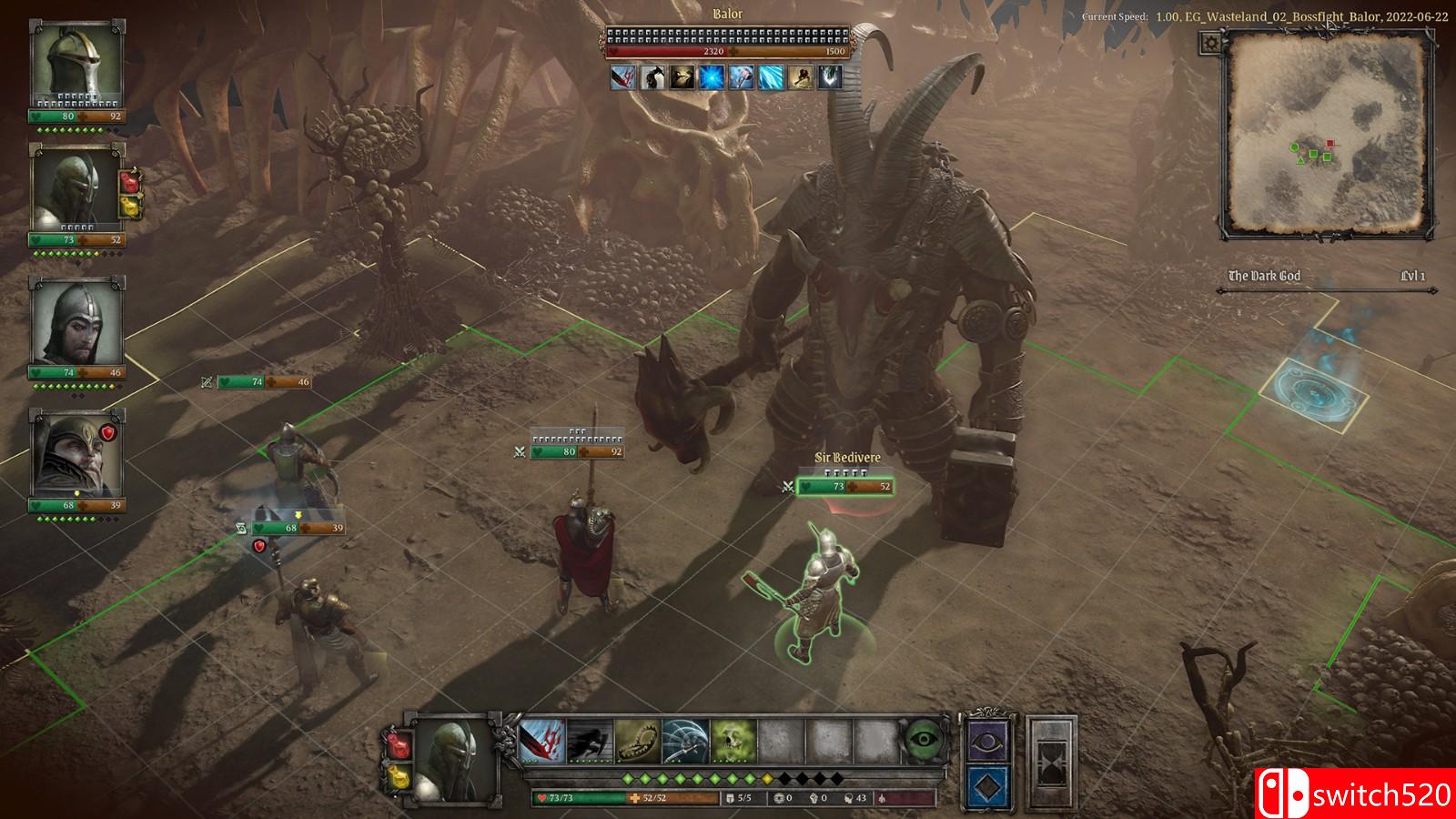
Task: Activate the bloody blade slash ability
Action: [x=542, y=741]
